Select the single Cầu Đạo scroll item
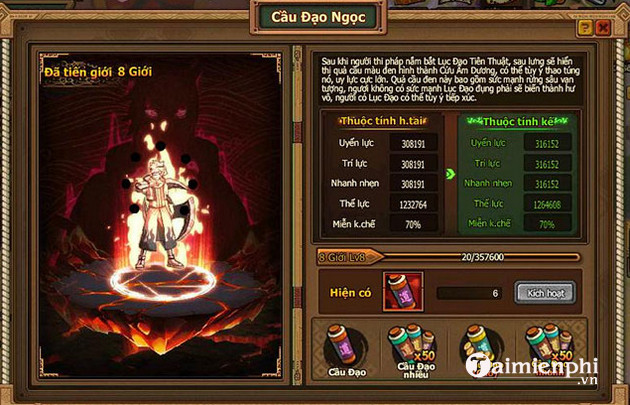The image size is (630, 405). [x=342, y=346]
